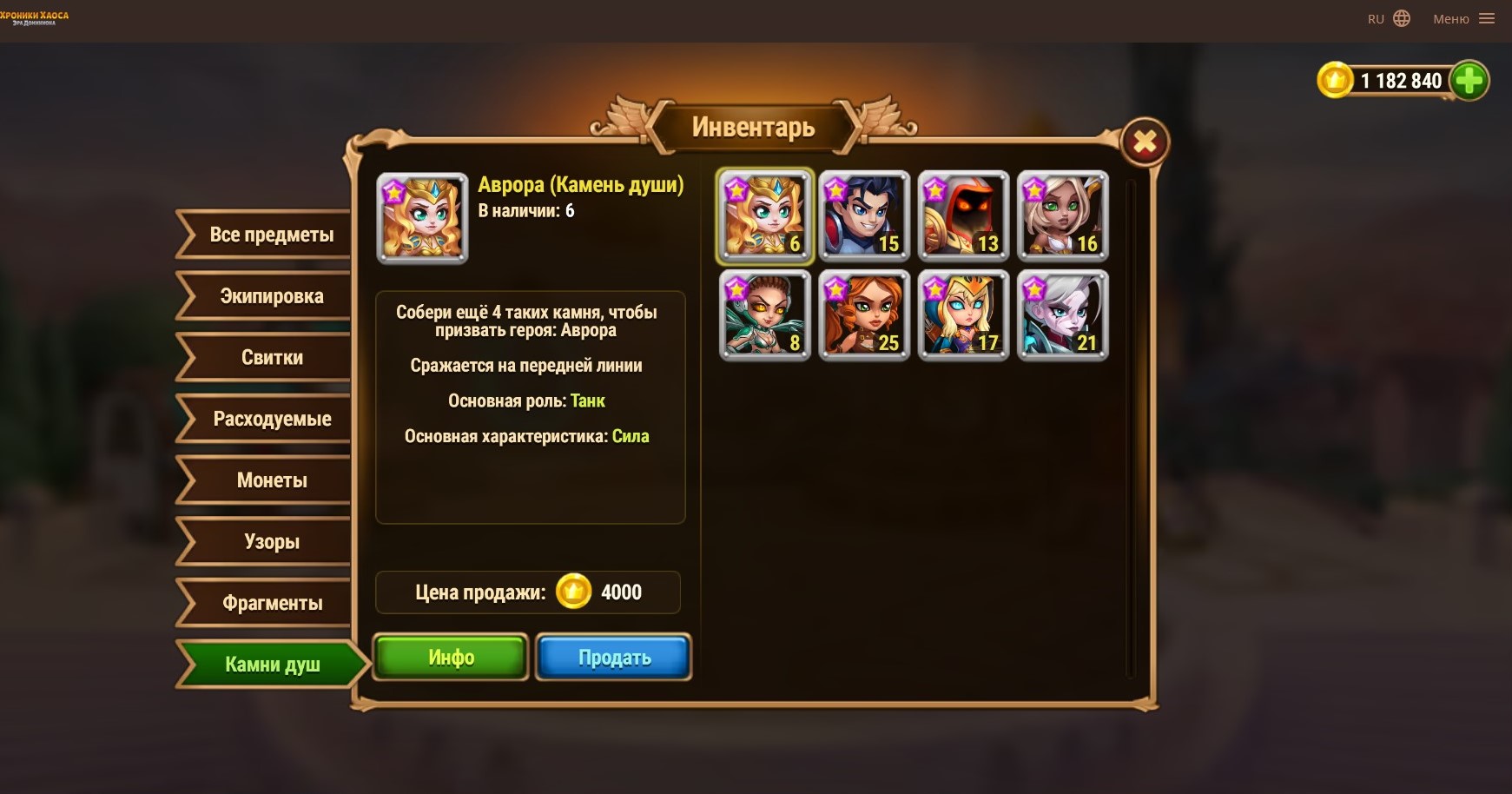Select the Камни душ tab

click(271, 665)
